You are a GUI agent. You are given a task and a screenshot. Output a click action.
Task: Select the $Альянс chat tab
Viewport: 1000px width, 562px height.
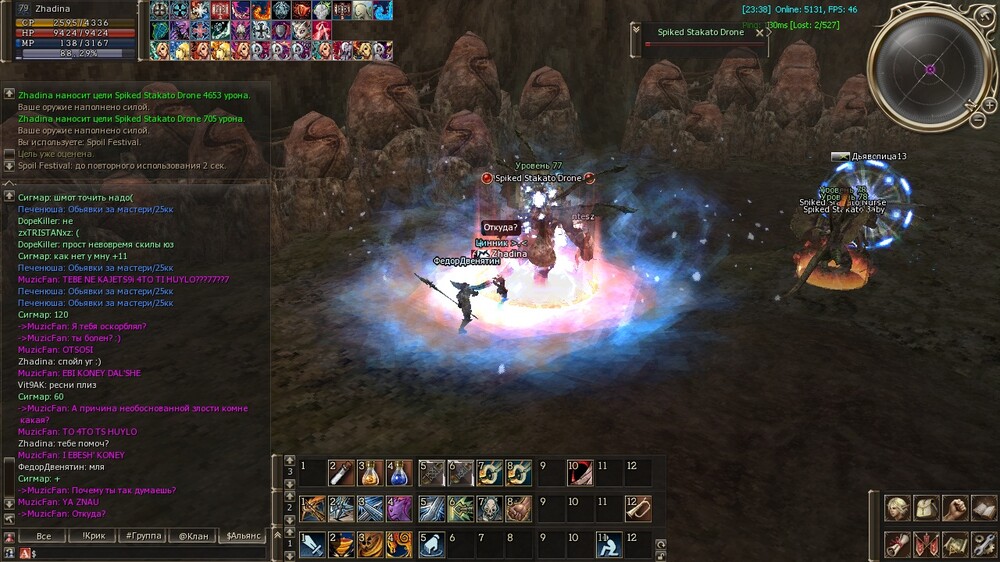pyautogui.click(x=244, y=536)
